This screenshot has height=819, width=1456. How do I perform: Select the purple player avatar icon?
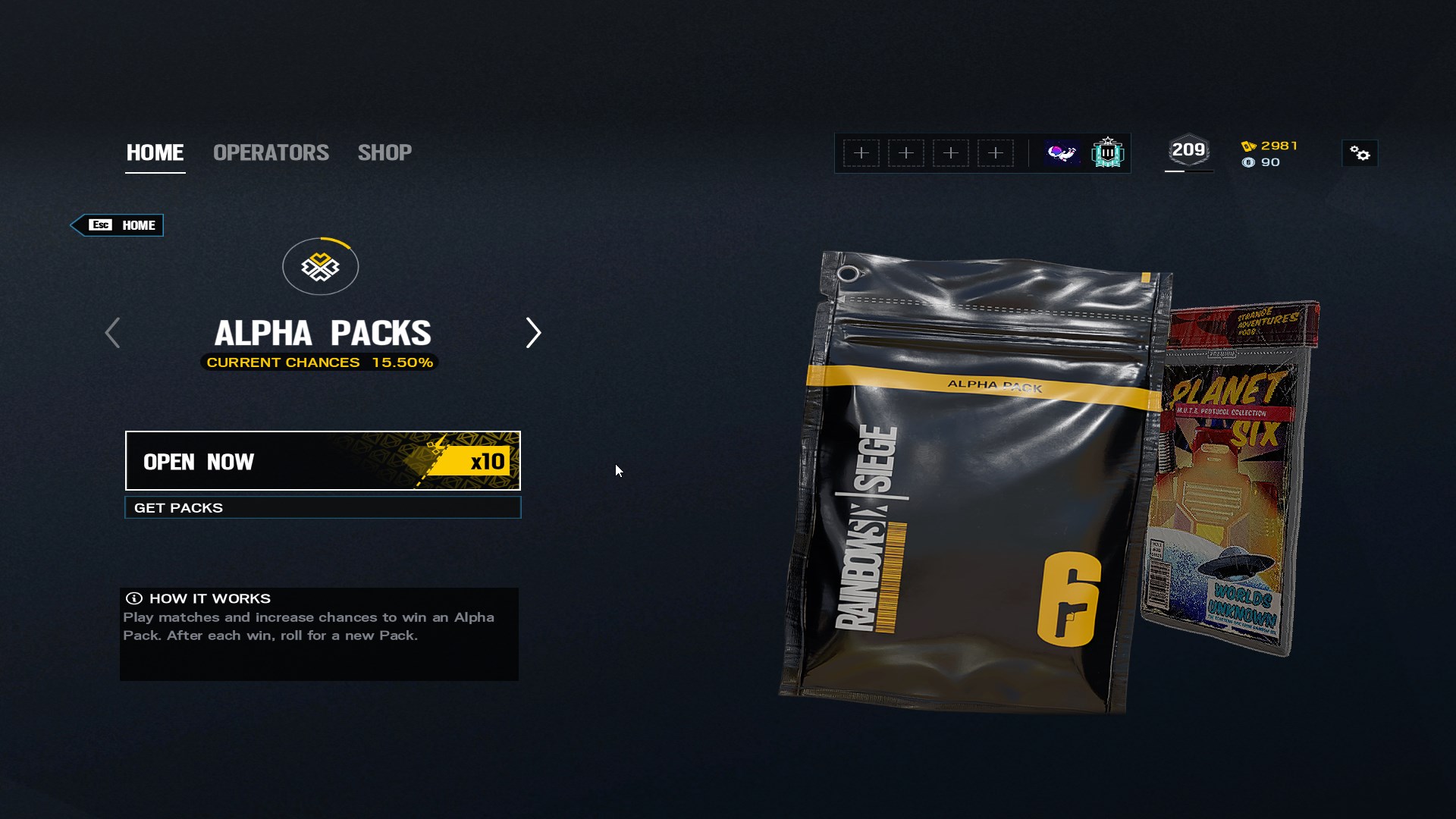1062,153
